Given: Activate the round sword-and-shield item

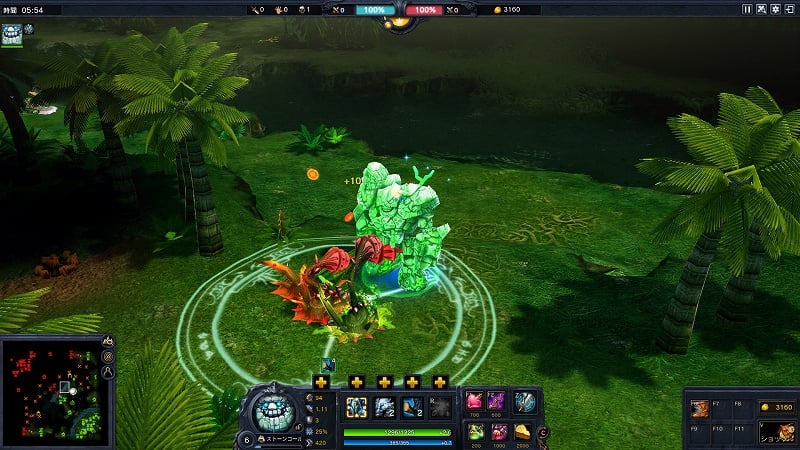Looking at the screenshot, I should coord(525,402).
